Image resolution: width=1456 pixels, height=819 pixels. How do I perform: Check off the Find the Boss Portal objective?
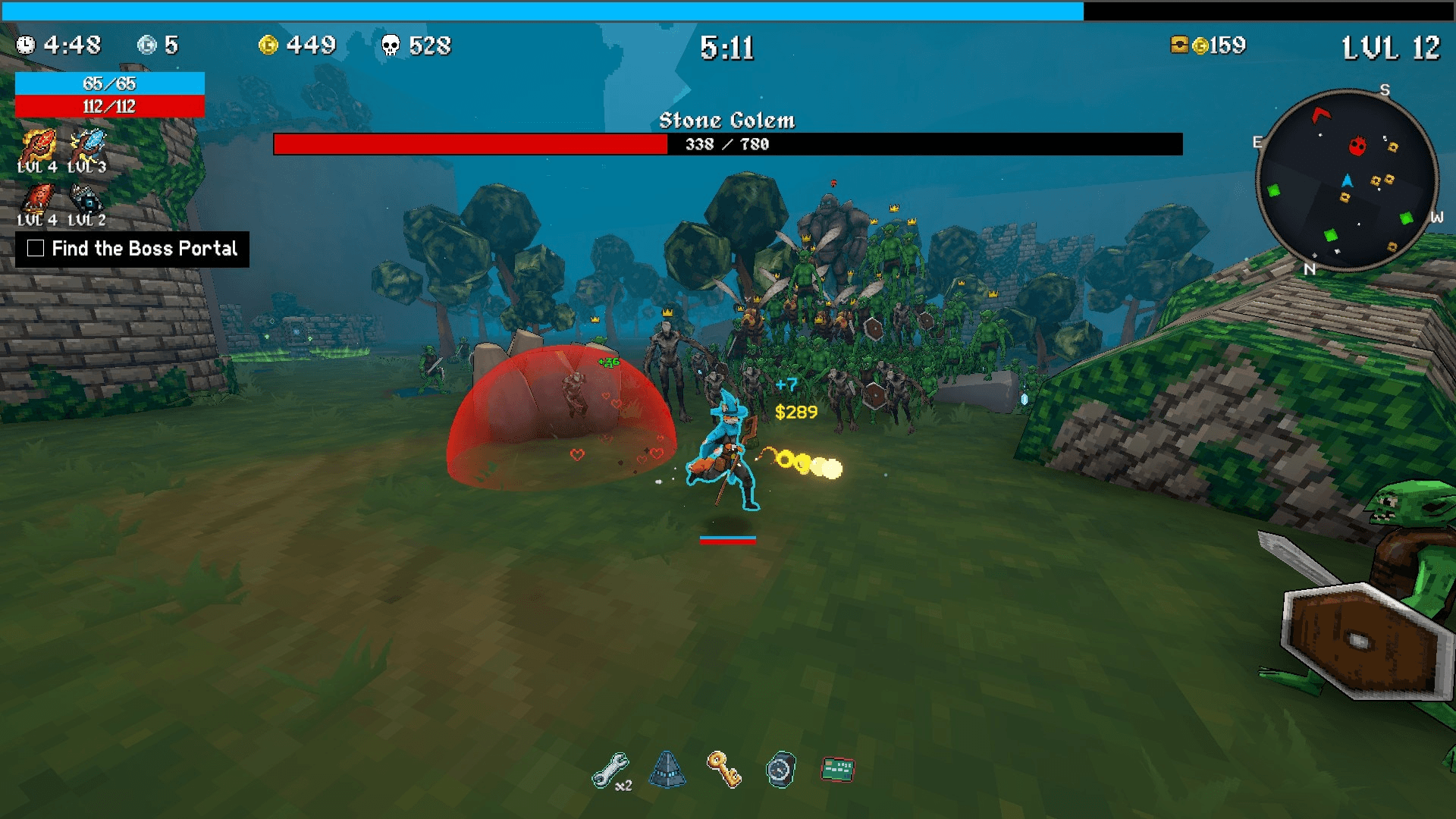(x=35, y=248)
